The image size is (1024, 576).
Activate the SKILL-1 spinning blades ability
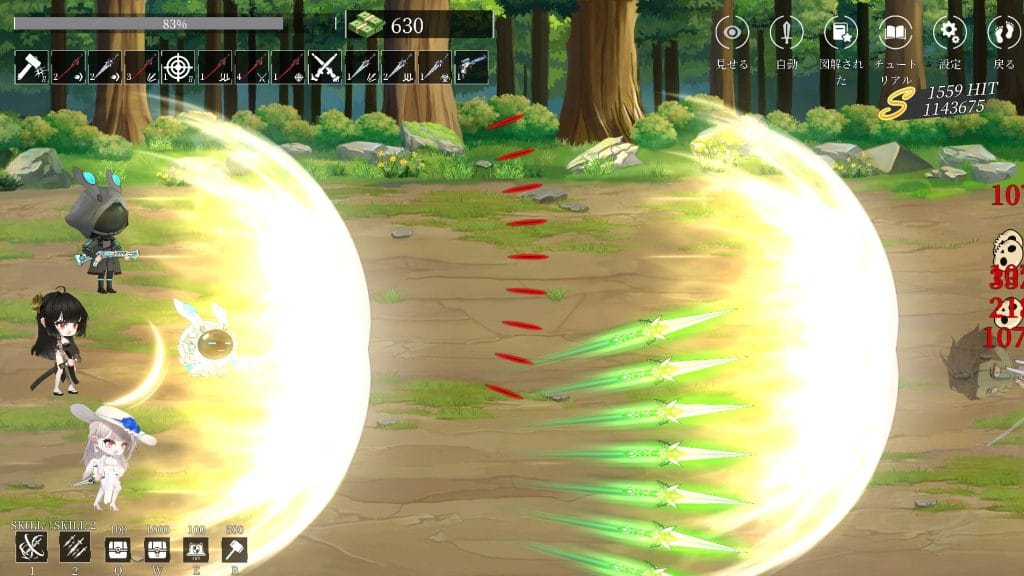coord(31,548)
